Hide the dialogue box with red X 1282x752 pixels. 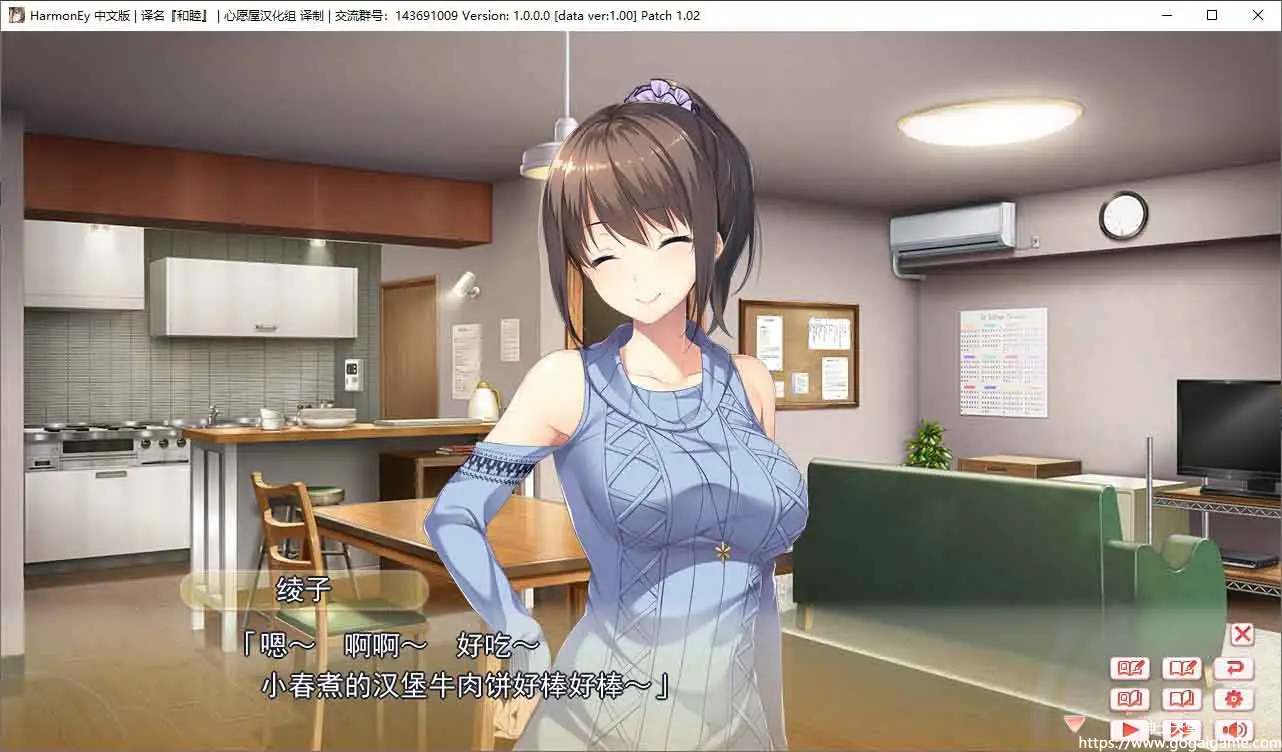click(x=1243, y=633)
